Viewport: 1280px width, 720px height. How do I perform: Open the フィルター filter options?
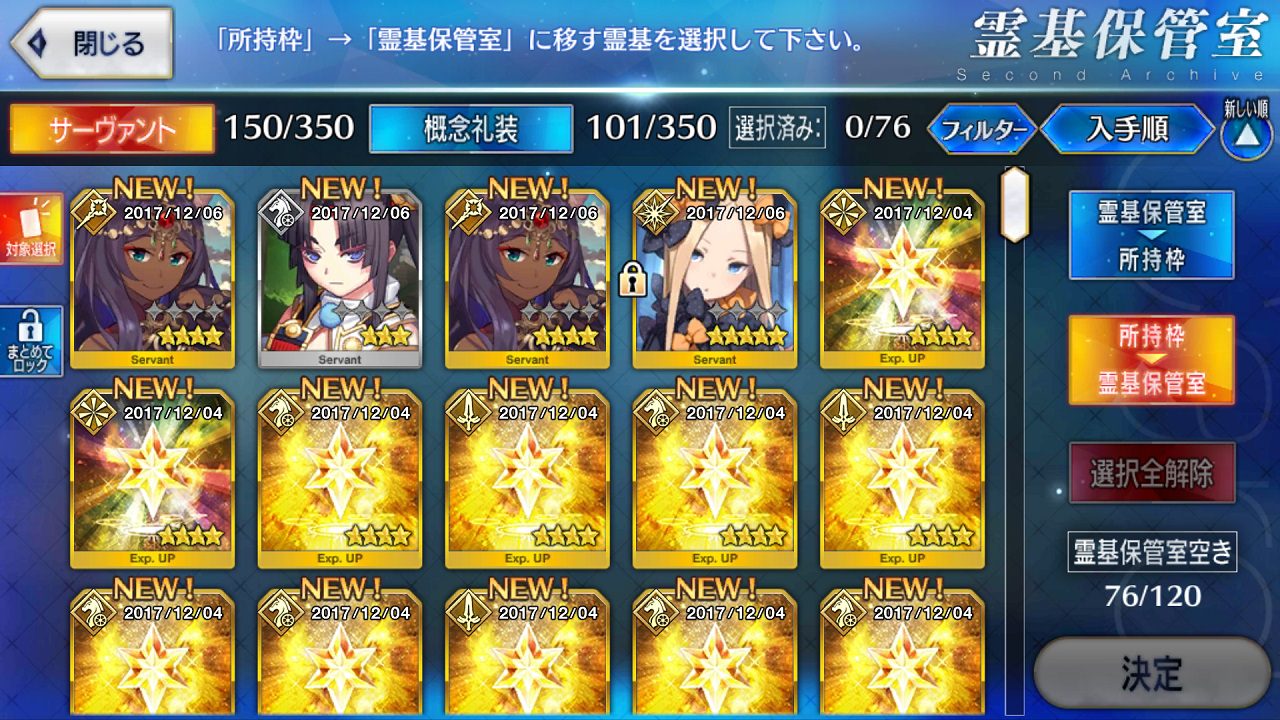coord(983,129)
